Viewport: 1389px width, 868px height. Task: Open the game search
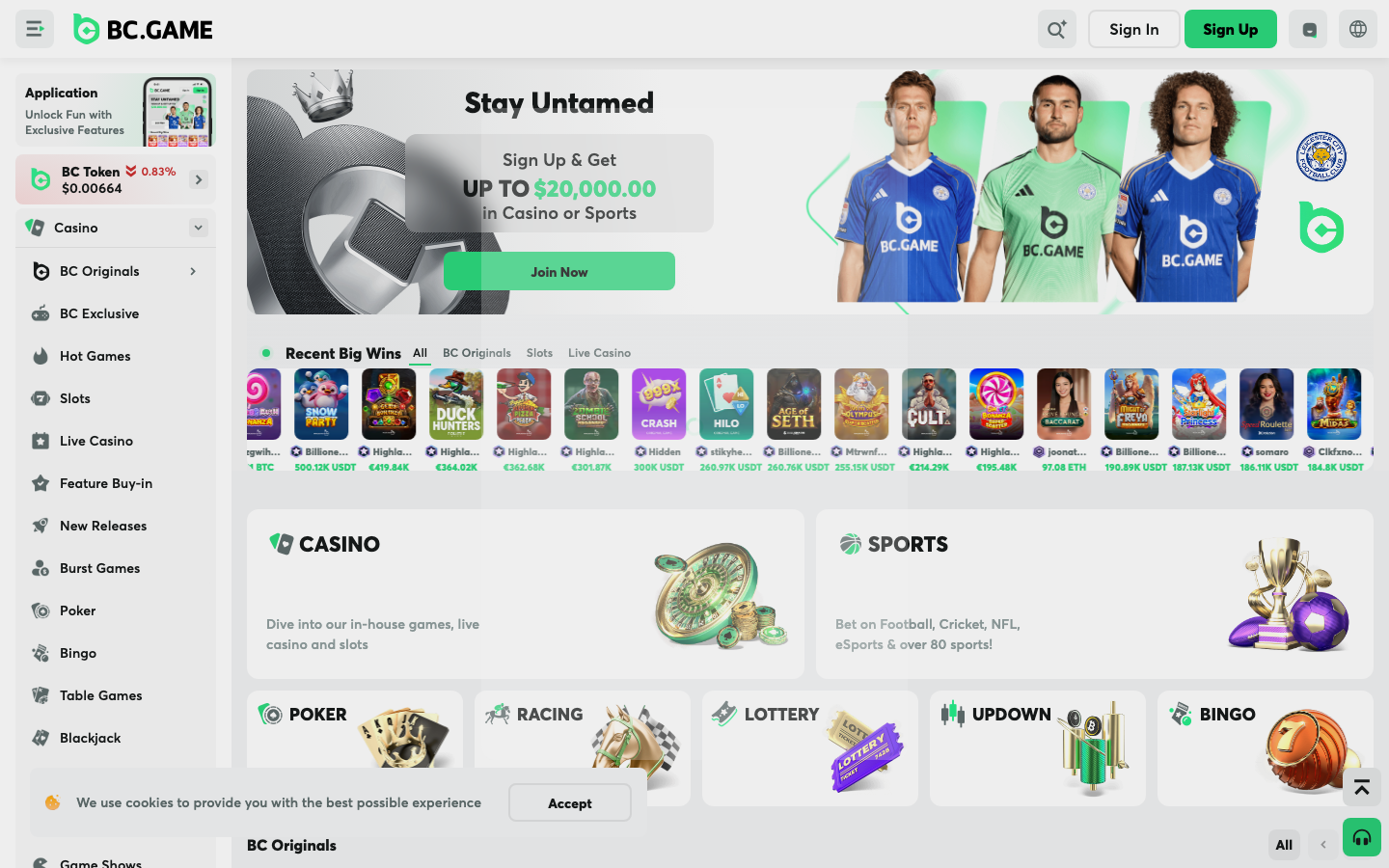pos(1056,29)
